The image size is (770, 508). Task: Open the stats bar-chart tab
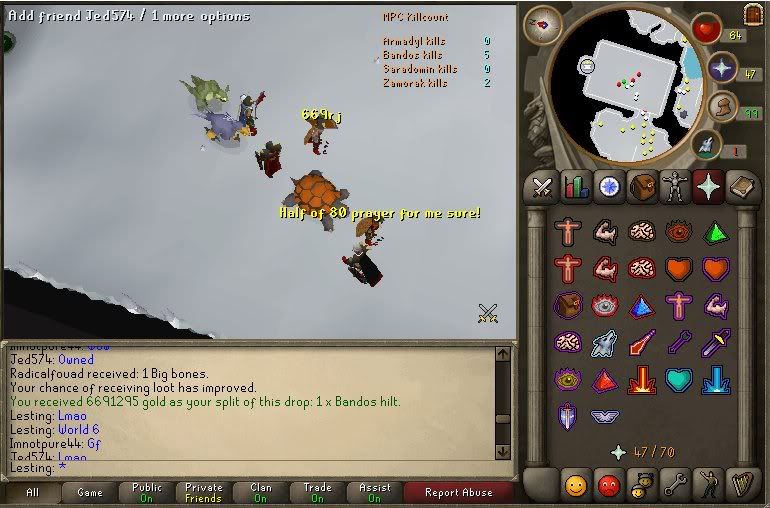point(576,187)
